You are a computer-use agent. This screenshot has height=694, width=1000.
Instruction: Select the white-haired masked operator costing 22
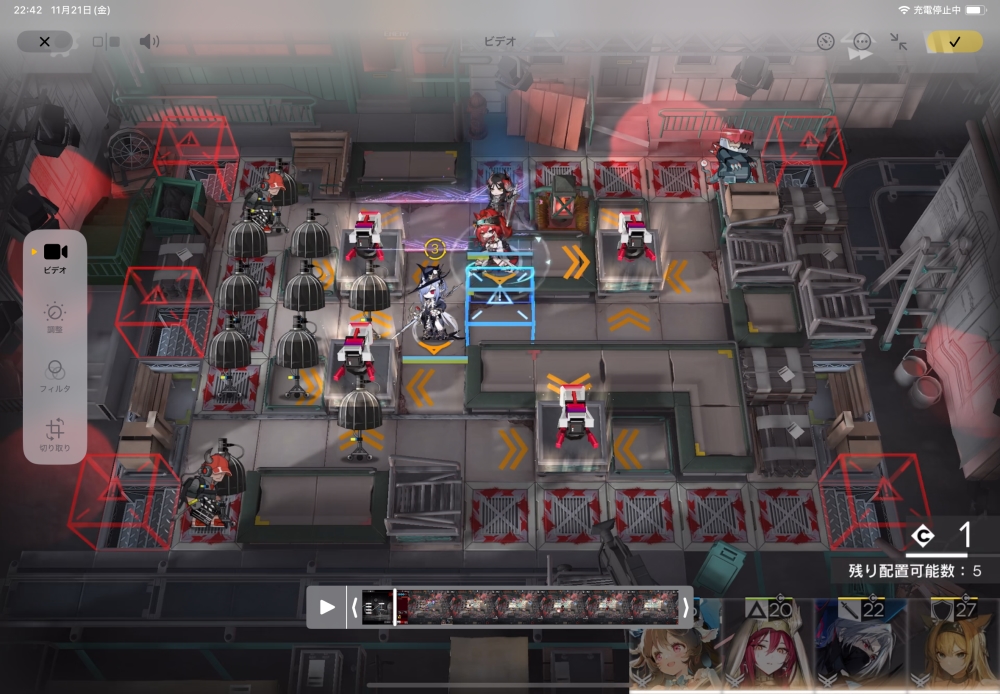860,646
